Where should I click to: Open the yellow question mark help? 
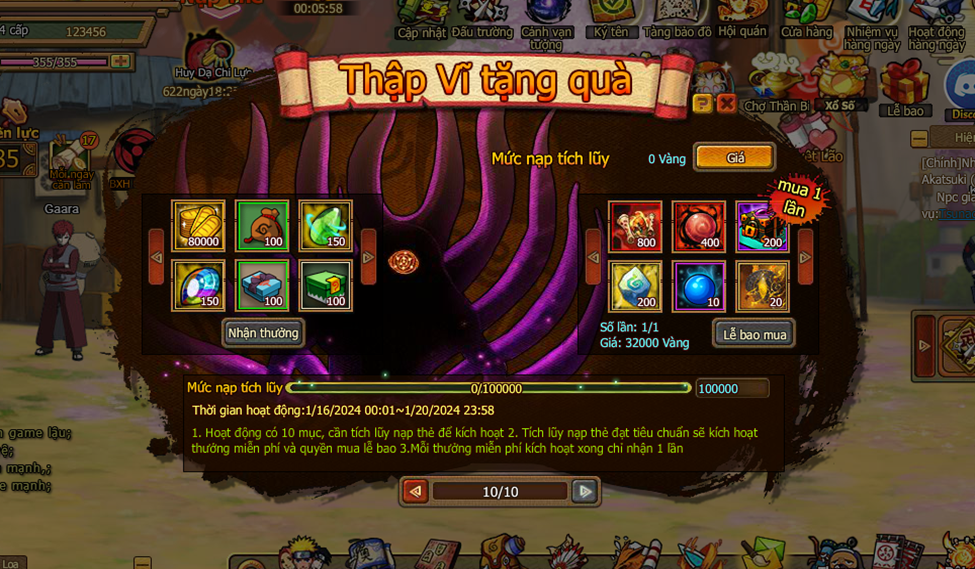click(x=702, y=103)
